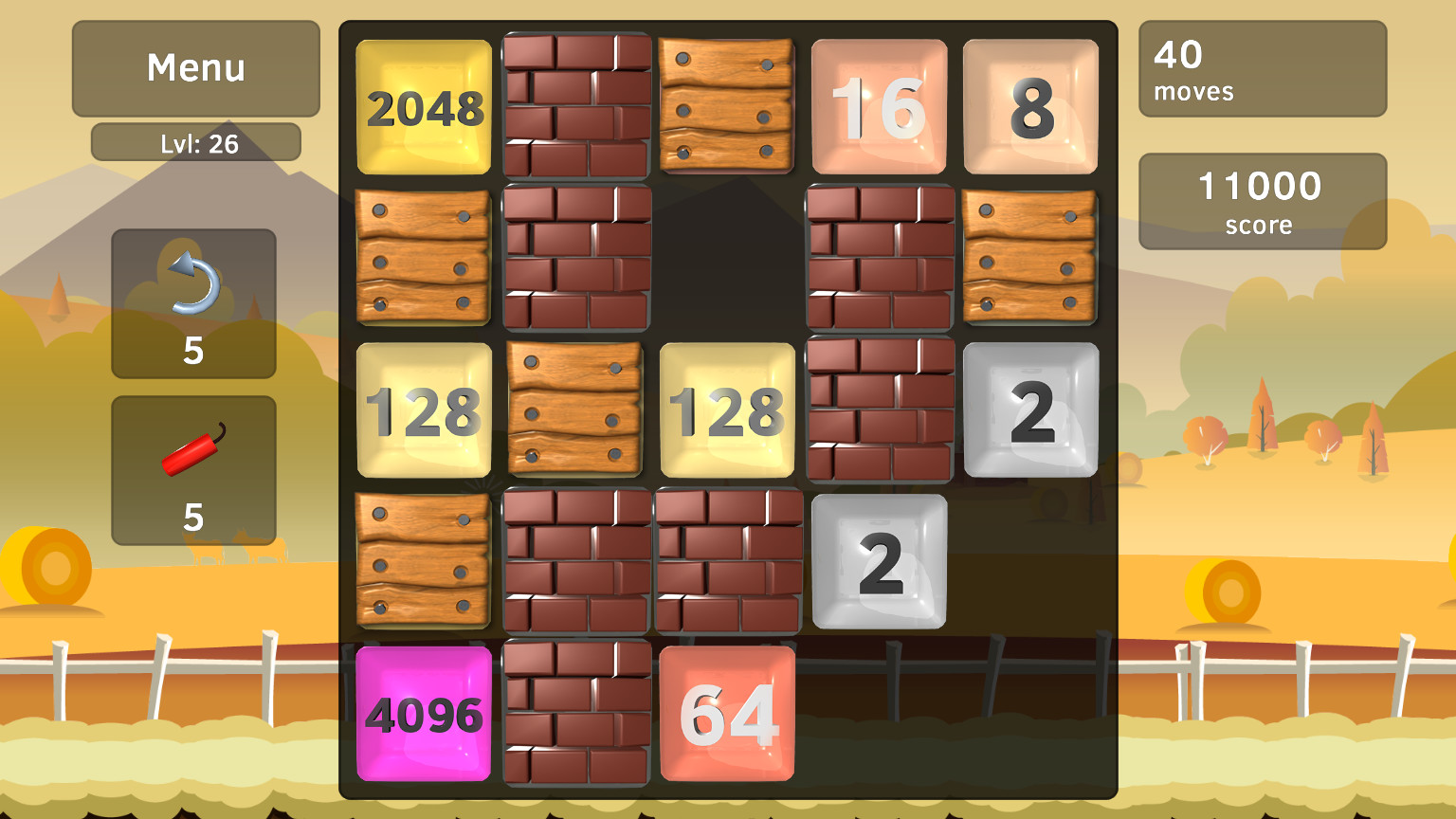Select the 11000 score display

[1263, 202]
